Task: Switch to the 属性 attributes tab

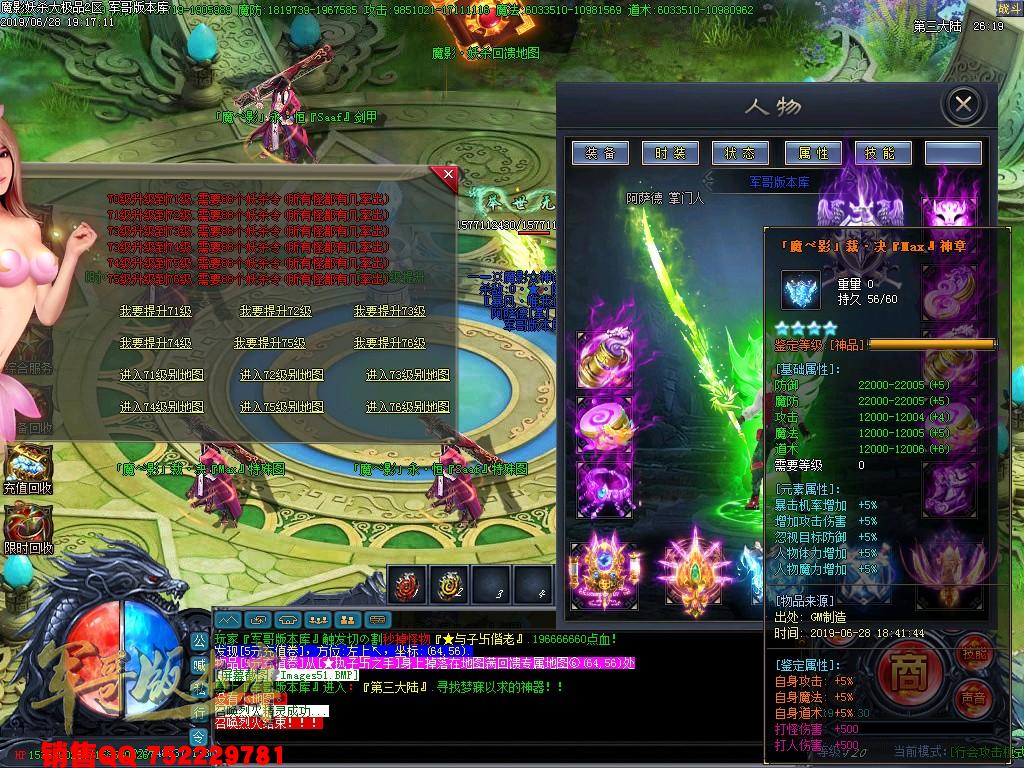Action: pos(812,153)
